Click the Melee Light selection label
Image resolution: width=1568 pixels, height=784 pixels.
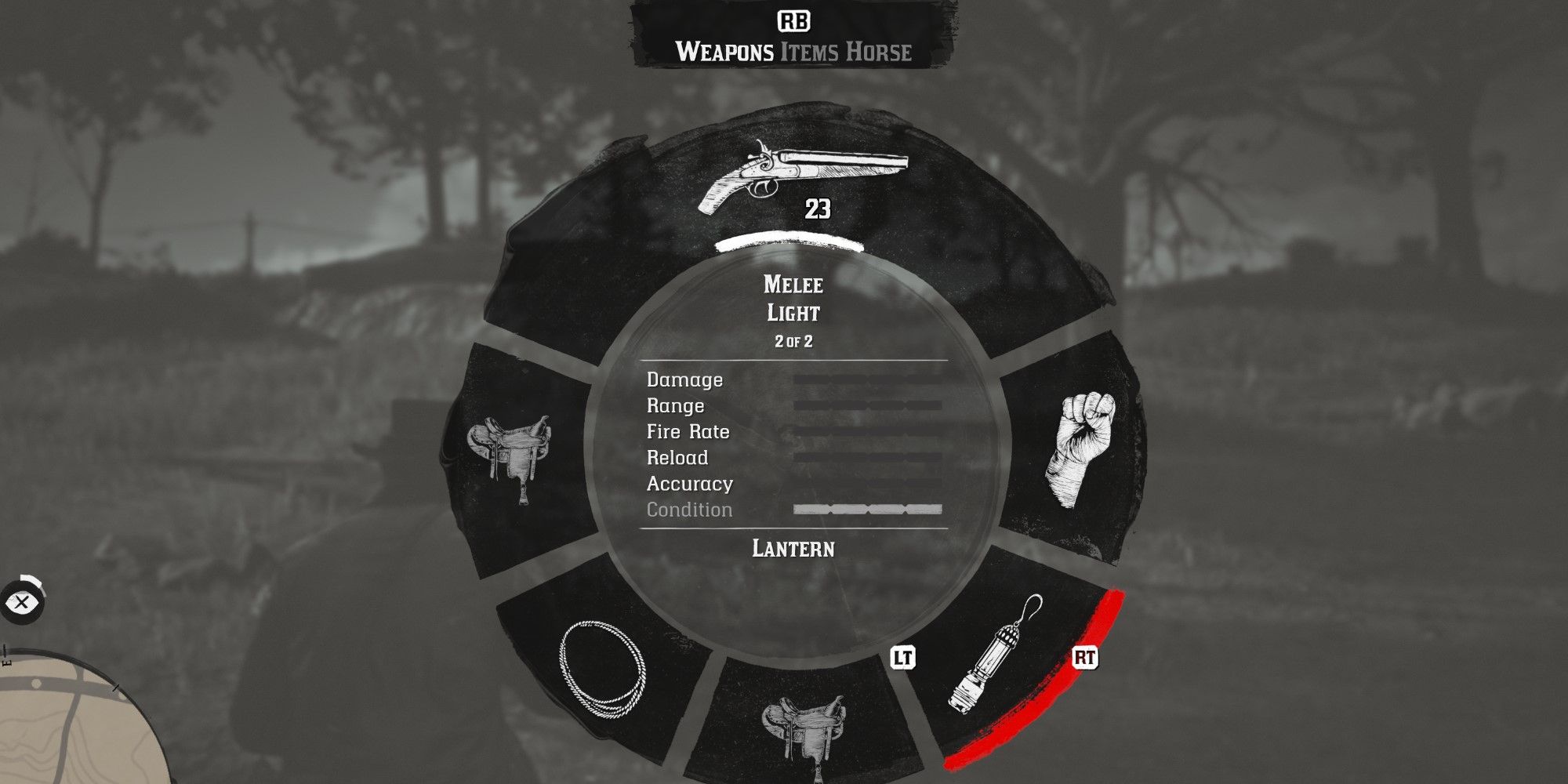coord(793,299)
